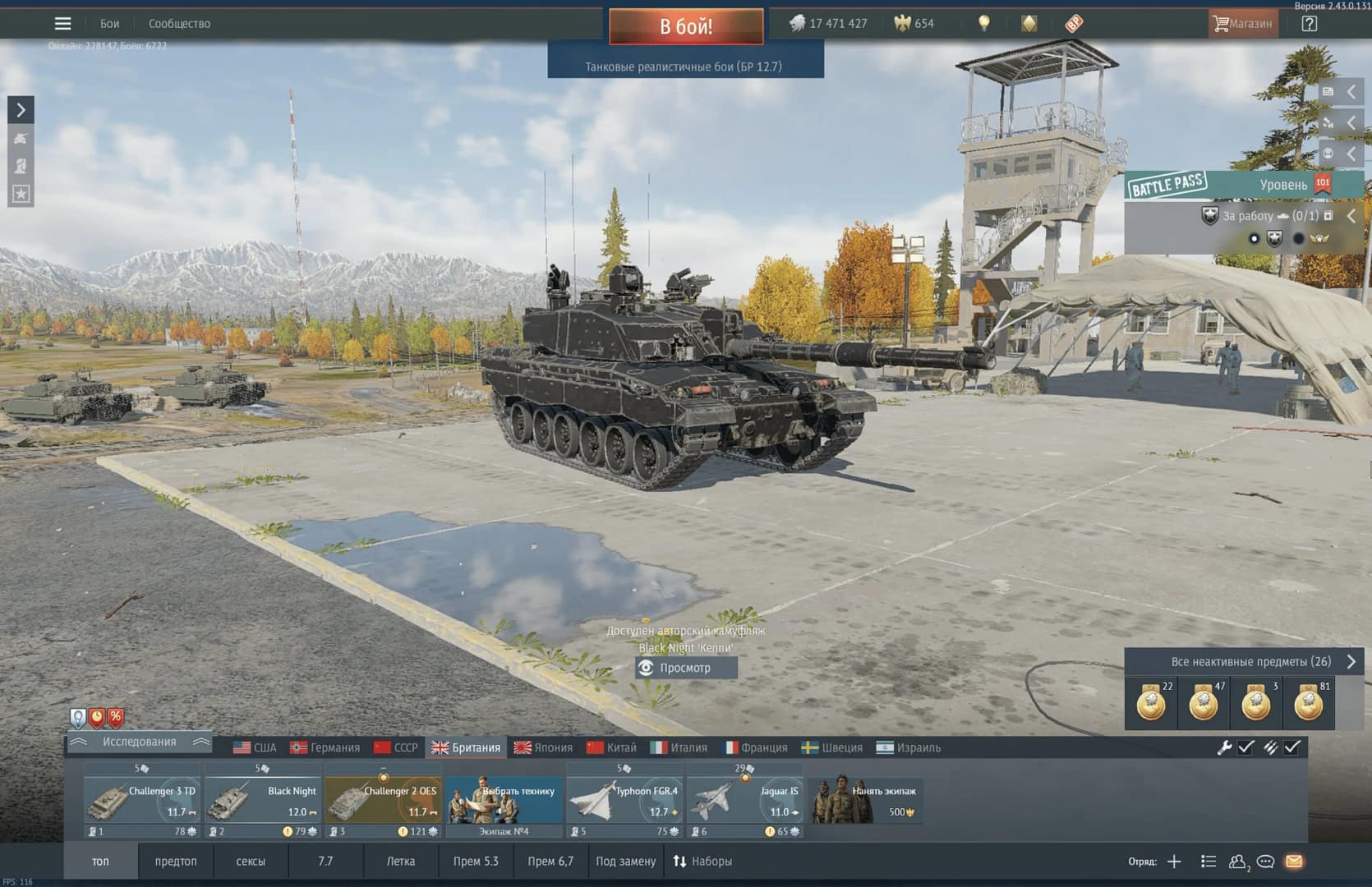Change the Танковые реалистичные бои game mode
This screenshot has height=887, width=1372.
click(684, 67)
